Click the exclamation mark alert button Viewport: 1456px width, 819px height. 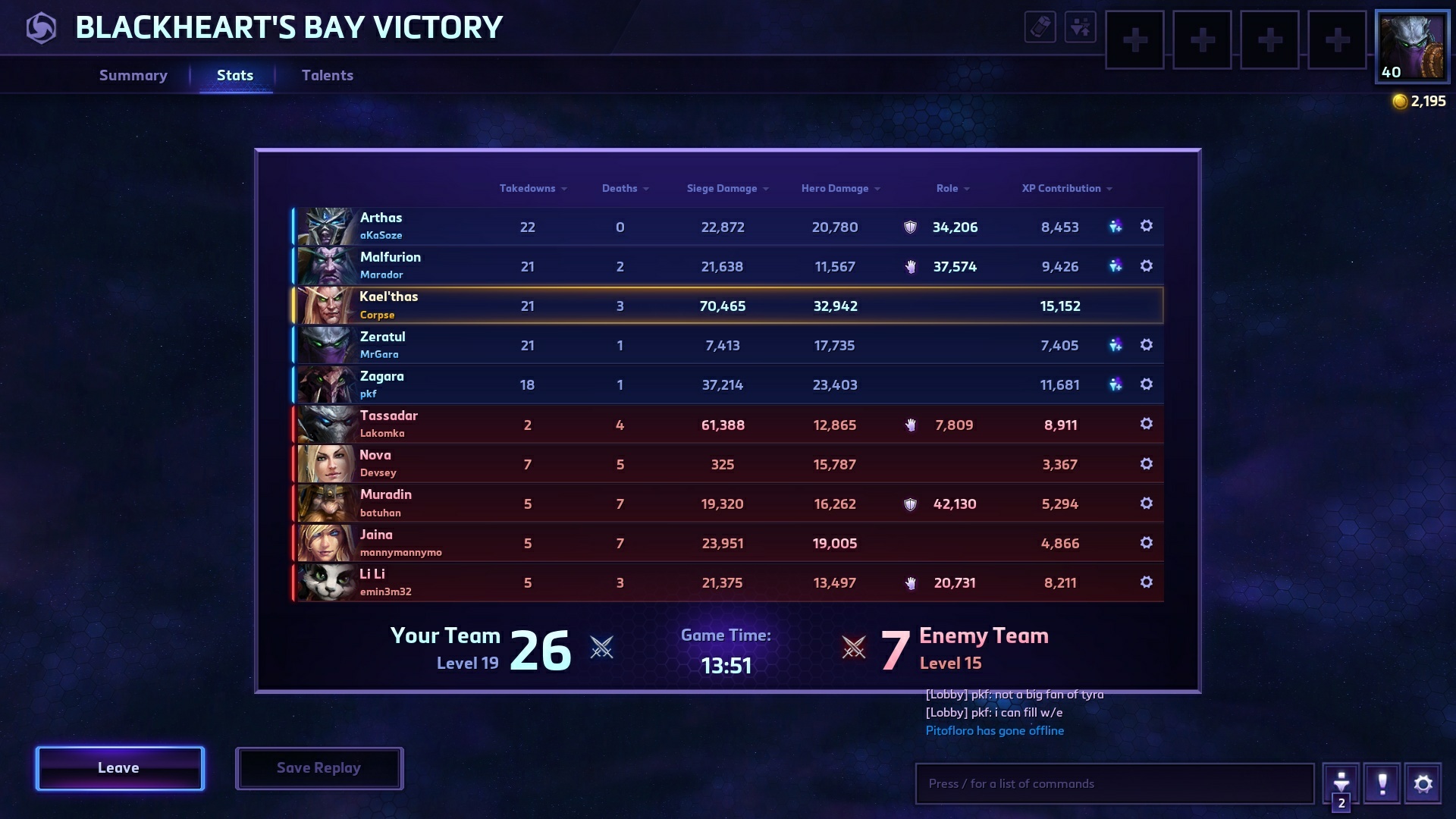pos(1382,783)
